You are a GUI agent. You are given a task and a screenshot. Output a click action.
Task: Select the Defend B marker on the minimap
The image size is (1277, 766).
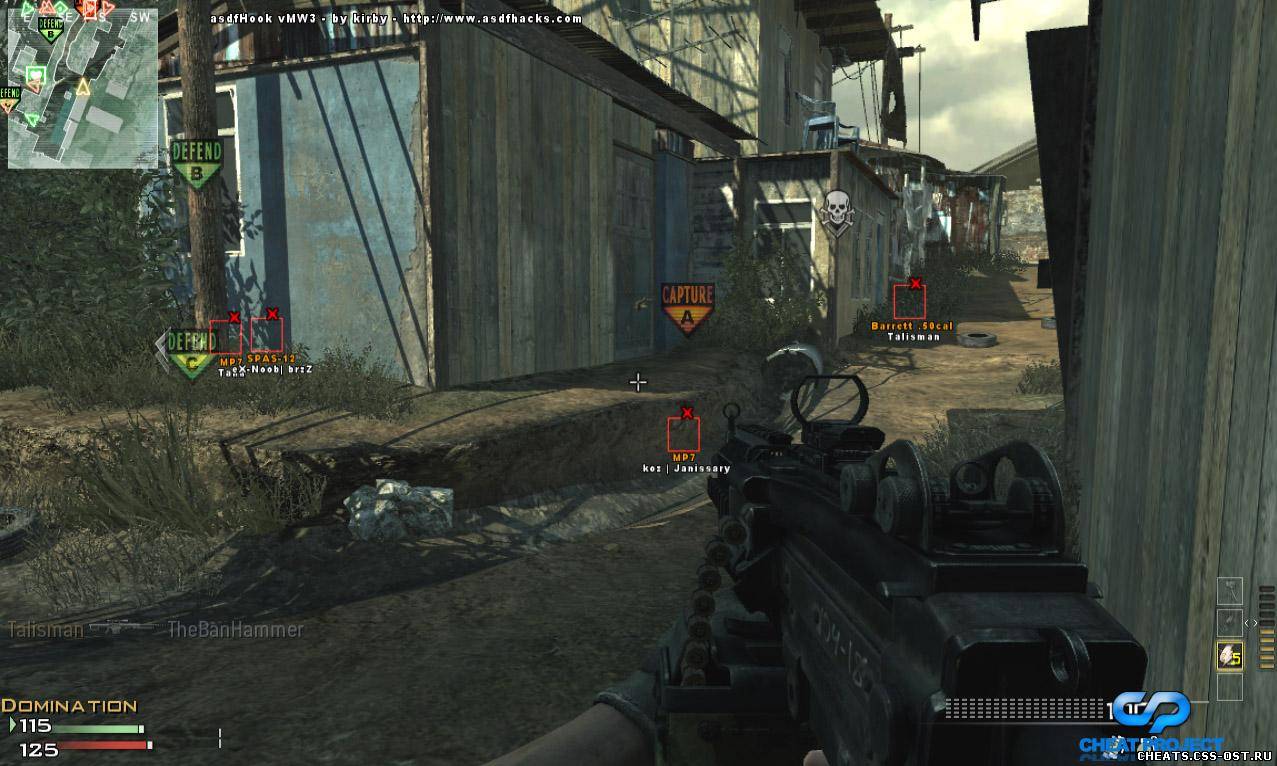click(x=51, y=32)
